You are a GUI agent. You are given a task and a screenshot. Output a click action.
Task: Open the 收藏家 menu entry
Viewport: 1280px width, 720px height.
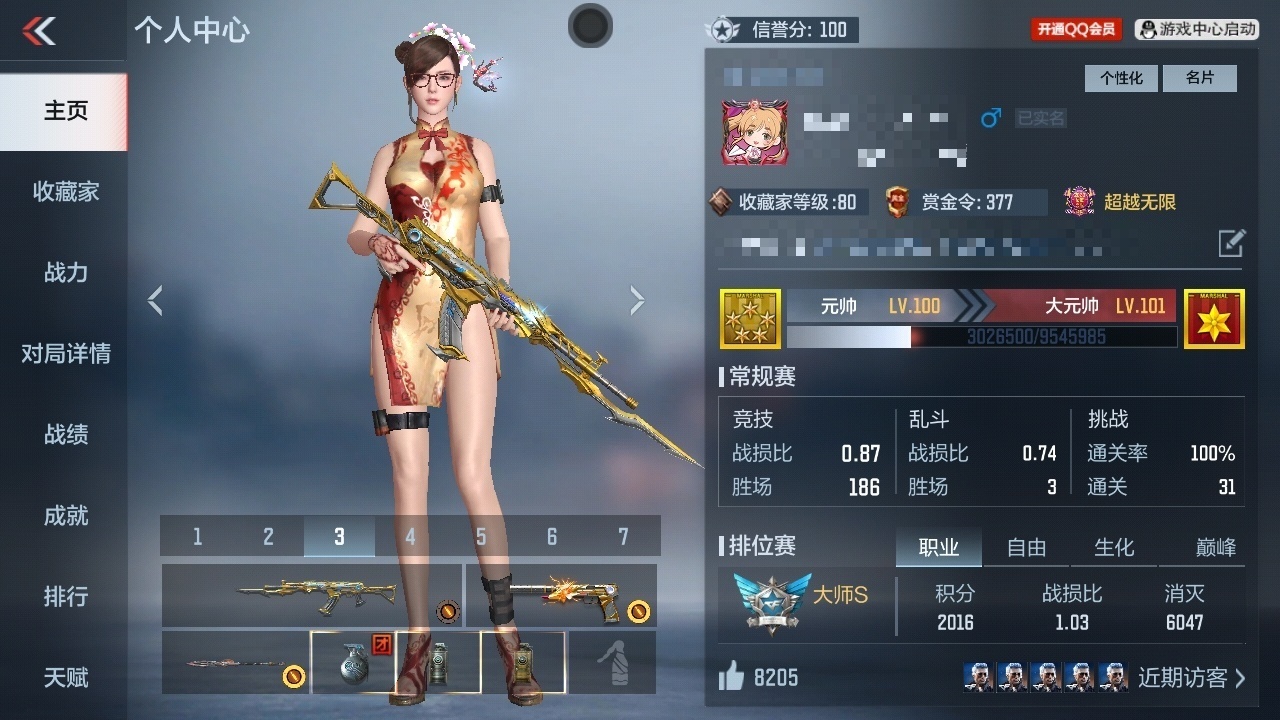pos(65,191)
